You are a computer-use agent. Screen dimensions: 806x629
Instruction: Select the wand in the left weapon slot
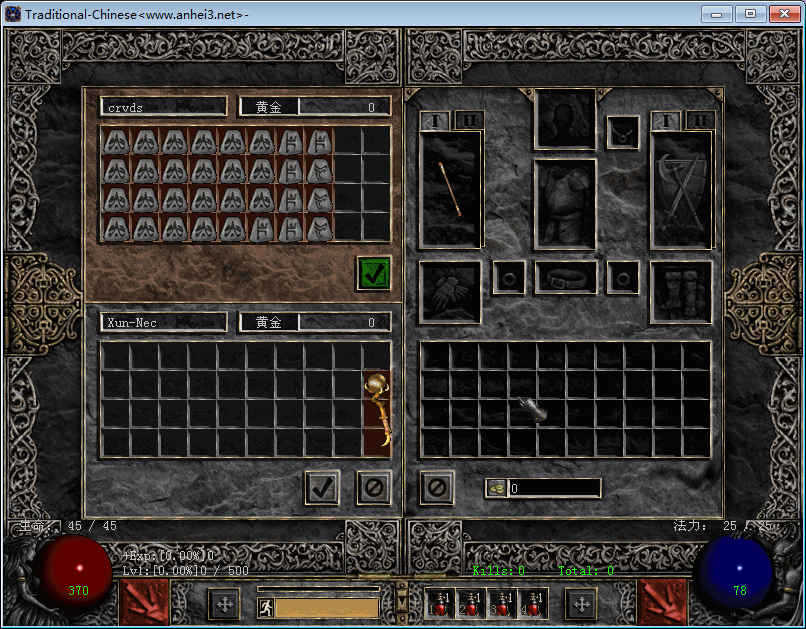click(x=451, y=188)
